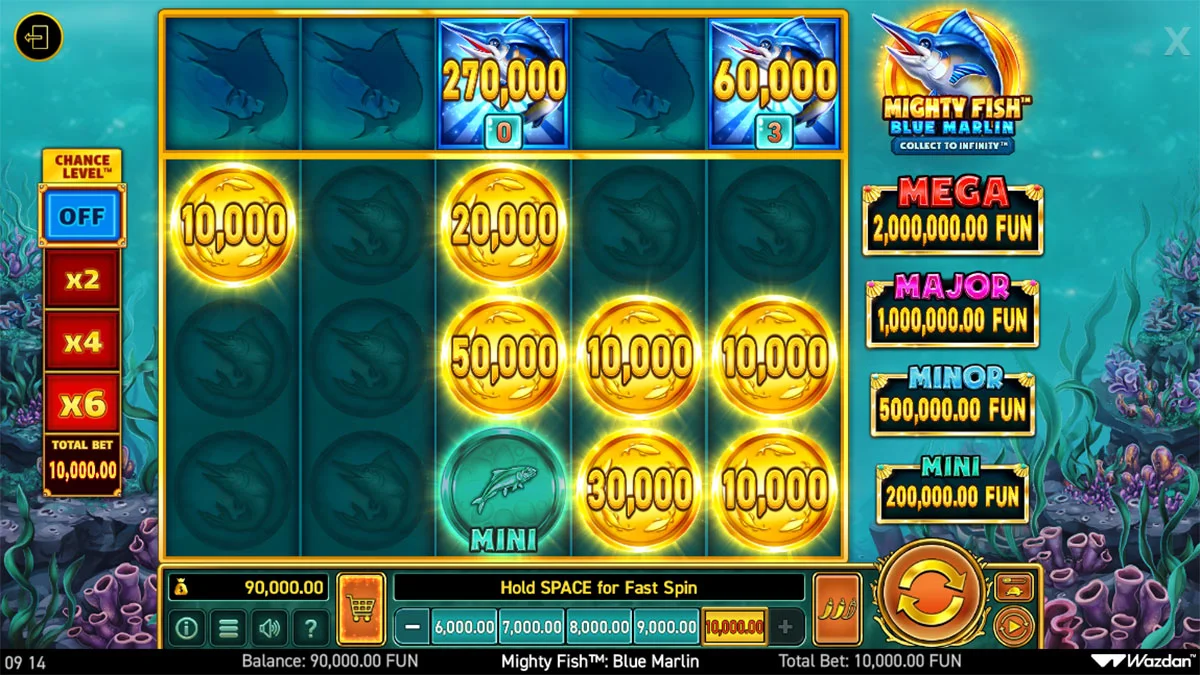Show help with the question mark
The image size is (1200, 675).
point(311,628)
